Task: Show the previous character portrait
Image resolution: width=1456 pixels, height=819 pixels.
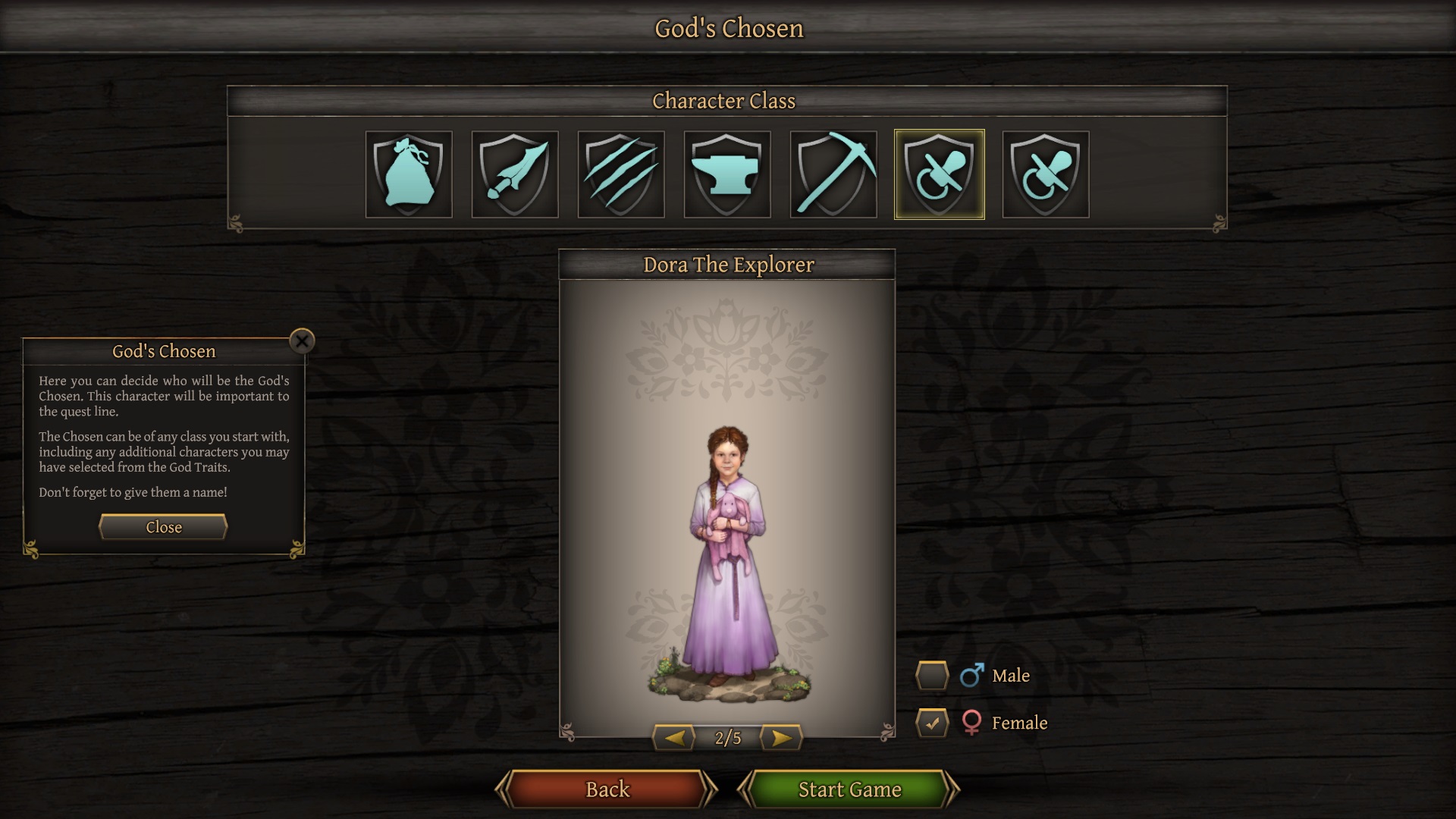Action: pyautogui.click(x=674, y=737)
